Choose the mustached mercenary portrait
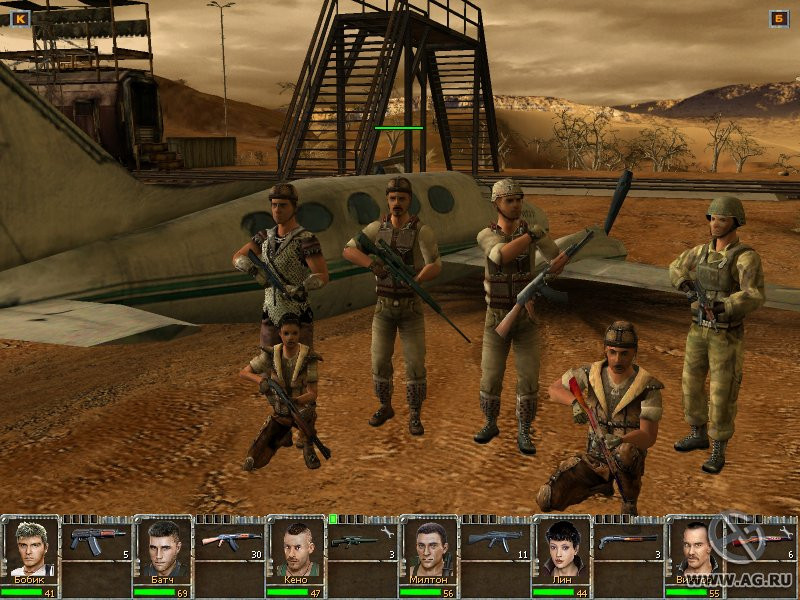This screenshot has height=600, width=800. tap(695, 548)
